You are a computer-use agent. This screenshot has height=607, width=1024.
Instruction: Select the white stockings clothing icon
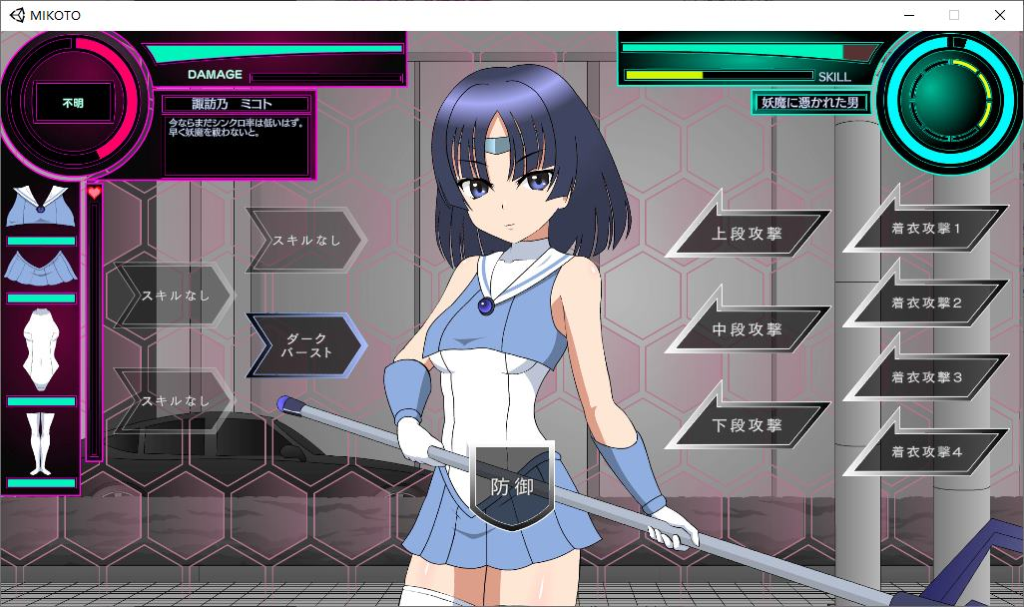tap(40, 441)
